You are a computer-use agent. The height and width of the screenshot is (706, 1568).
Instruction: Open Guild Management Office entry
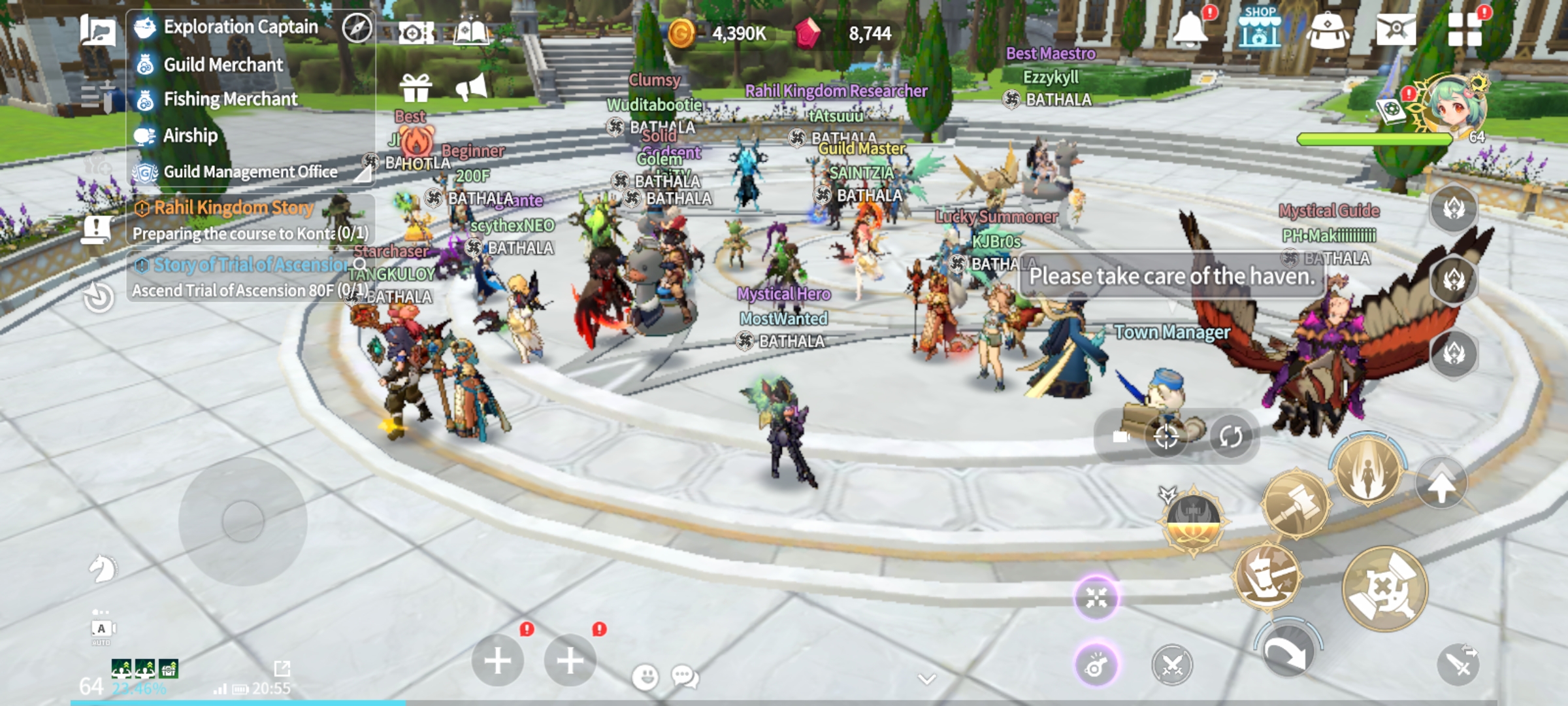point(250,172)
